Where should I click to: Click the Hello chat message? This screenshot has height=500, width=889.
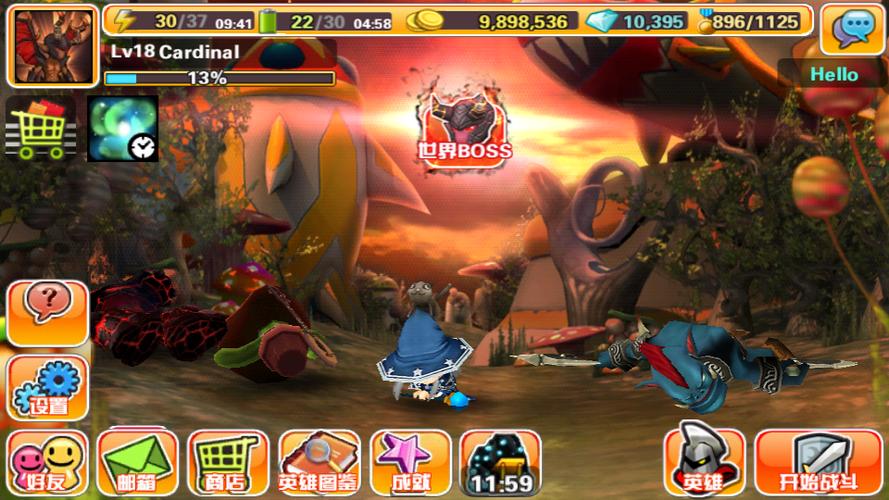833,74
